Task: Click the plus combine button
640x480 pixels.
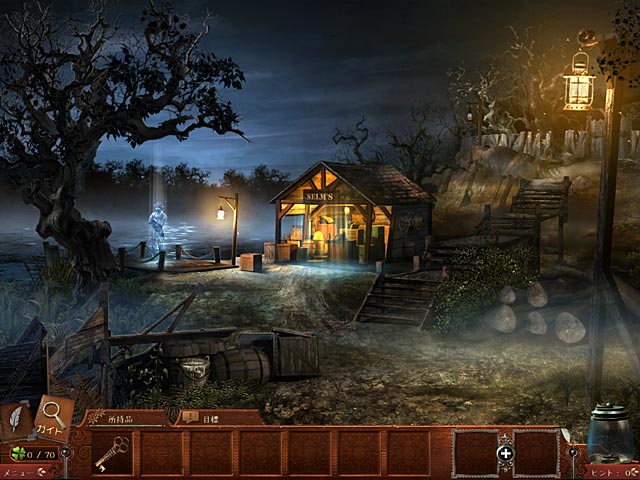Action: pos(505,453)
